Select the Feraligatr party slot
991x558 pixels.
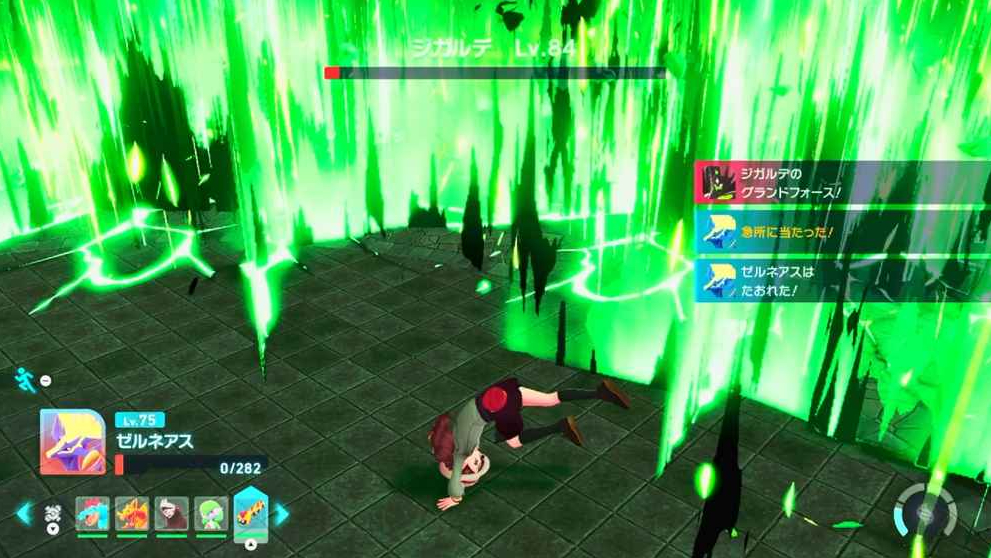(91, 514)
